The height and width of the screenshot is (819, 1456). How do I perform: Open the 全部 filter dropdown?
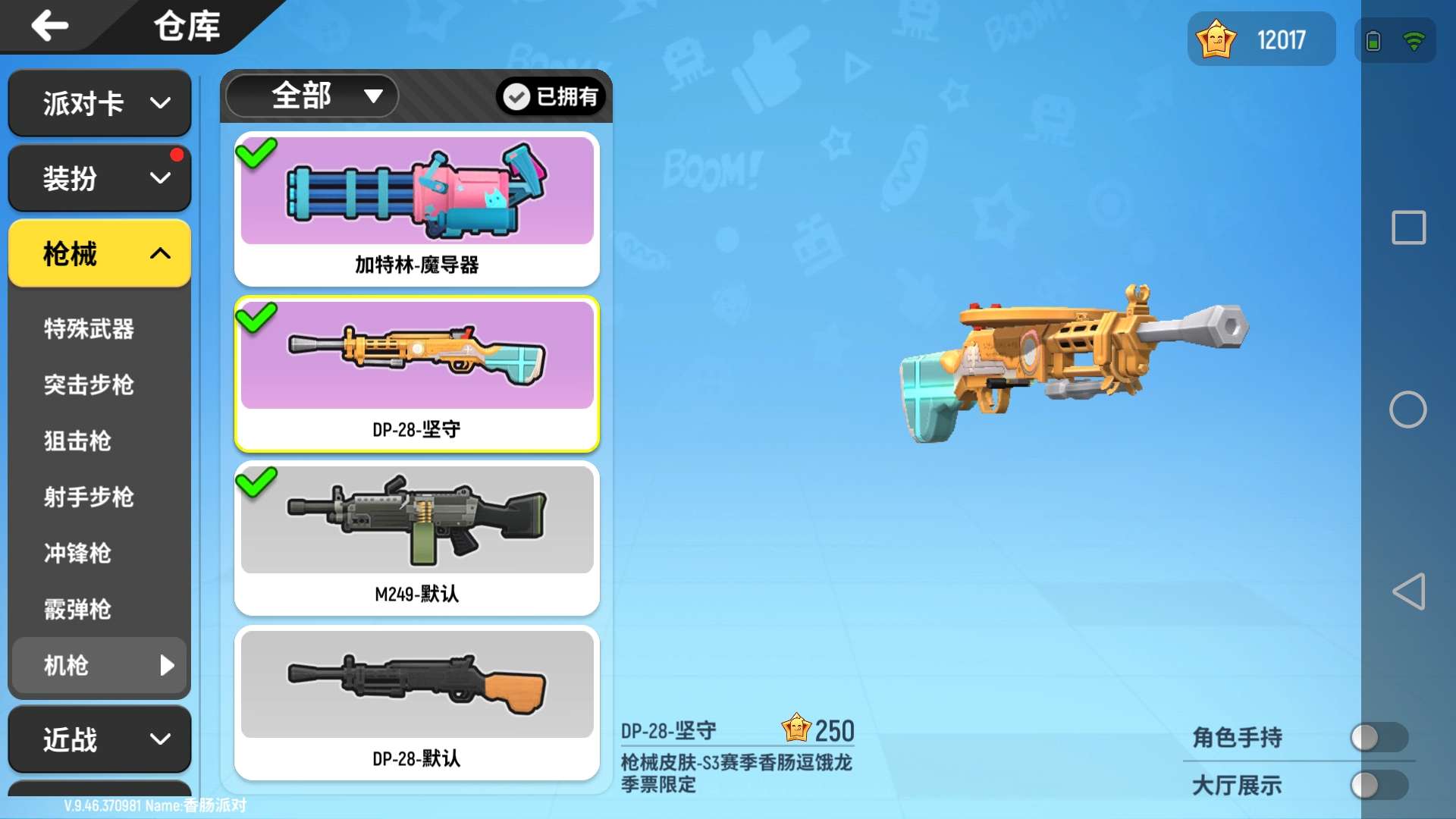click(311, 96)
